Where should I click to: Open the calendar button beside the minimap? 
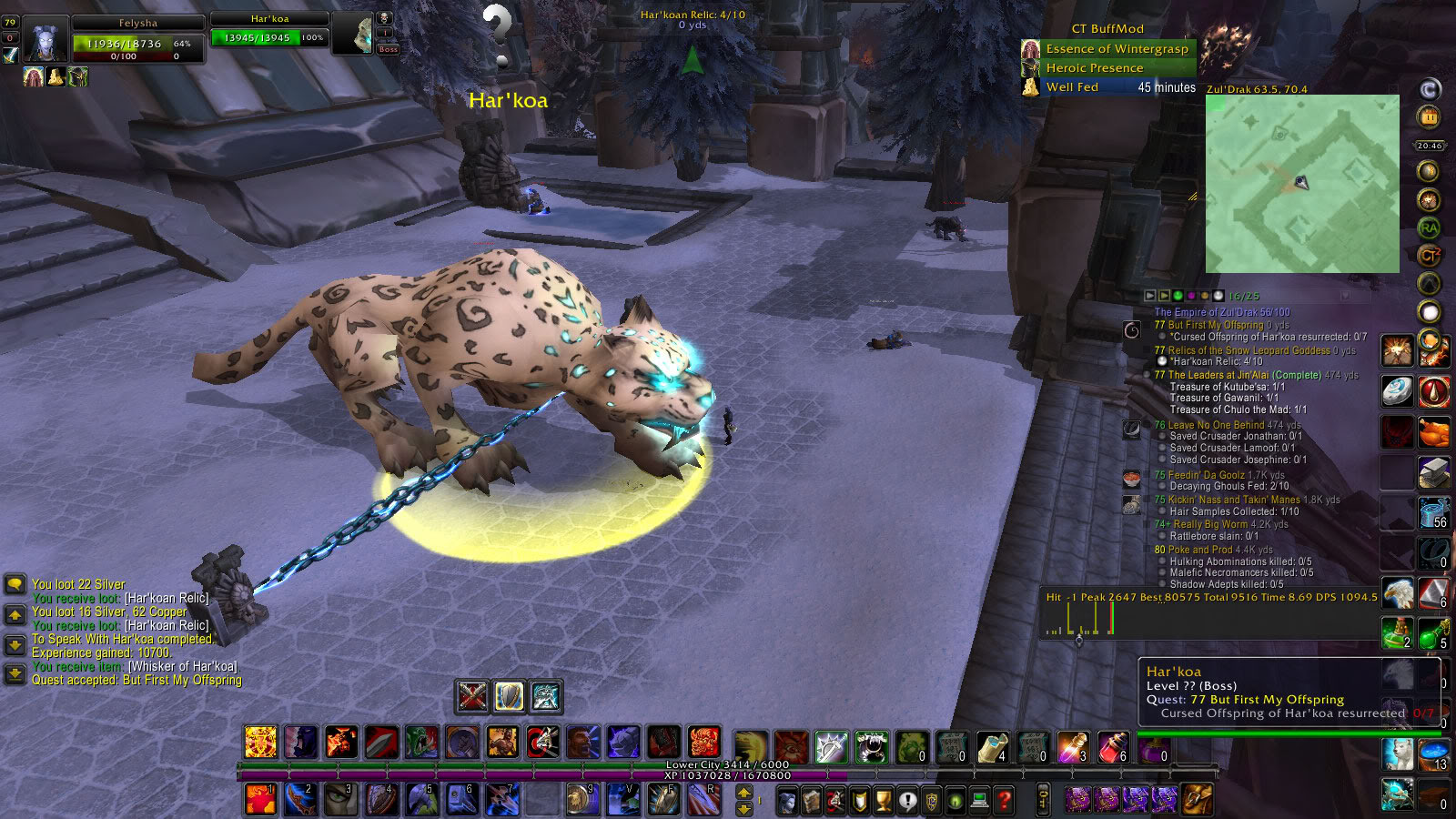[x=1429, y=117]
